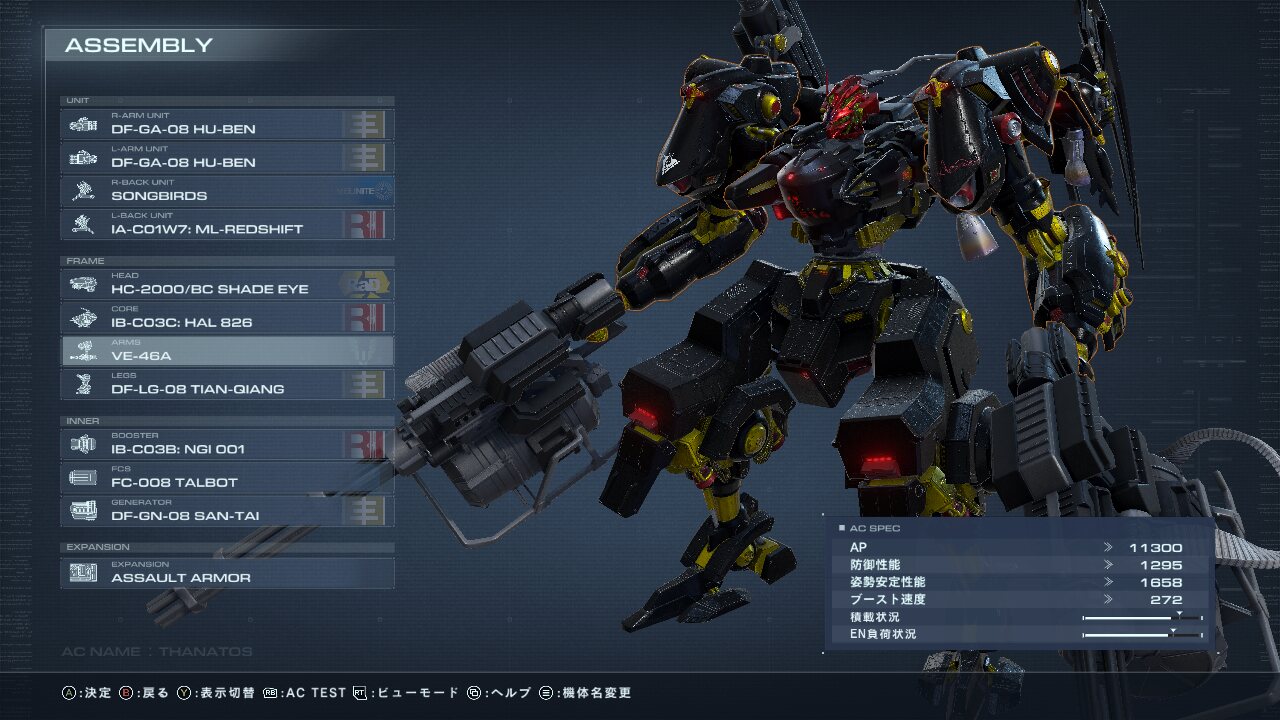
Task: Select the FC-008 TALBOT FCS entry
Action: (227, 477)
